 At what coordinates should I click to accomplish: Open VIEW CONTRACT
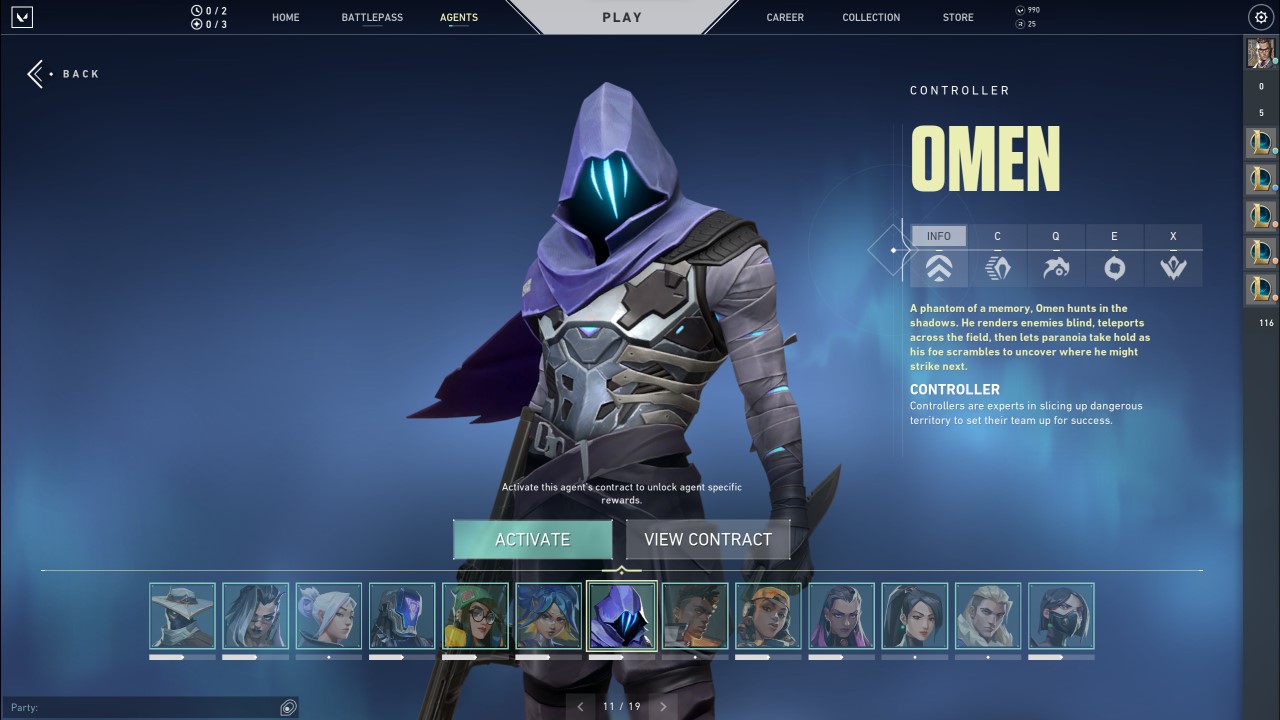[707, 539]
